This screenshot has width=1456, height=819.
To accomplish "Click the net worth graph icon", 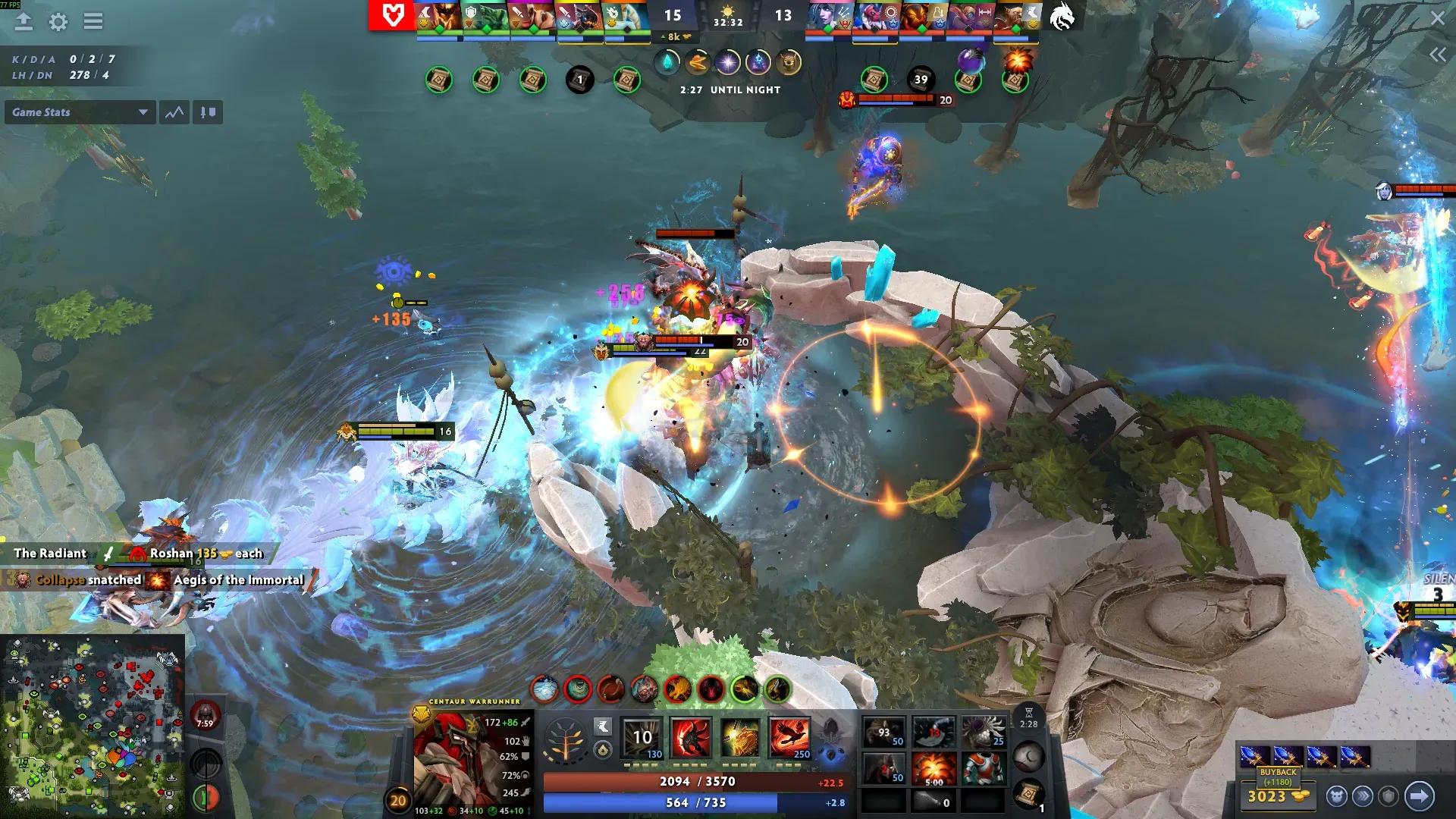I will (174, 111).
